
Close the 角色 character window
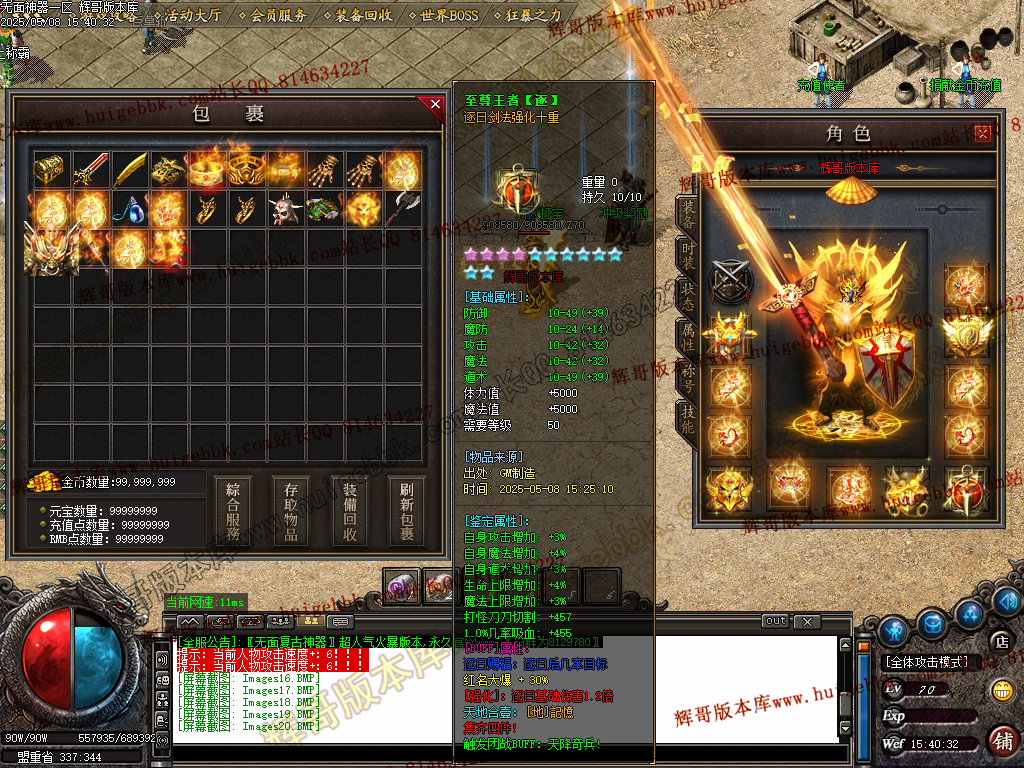point(983,133)
